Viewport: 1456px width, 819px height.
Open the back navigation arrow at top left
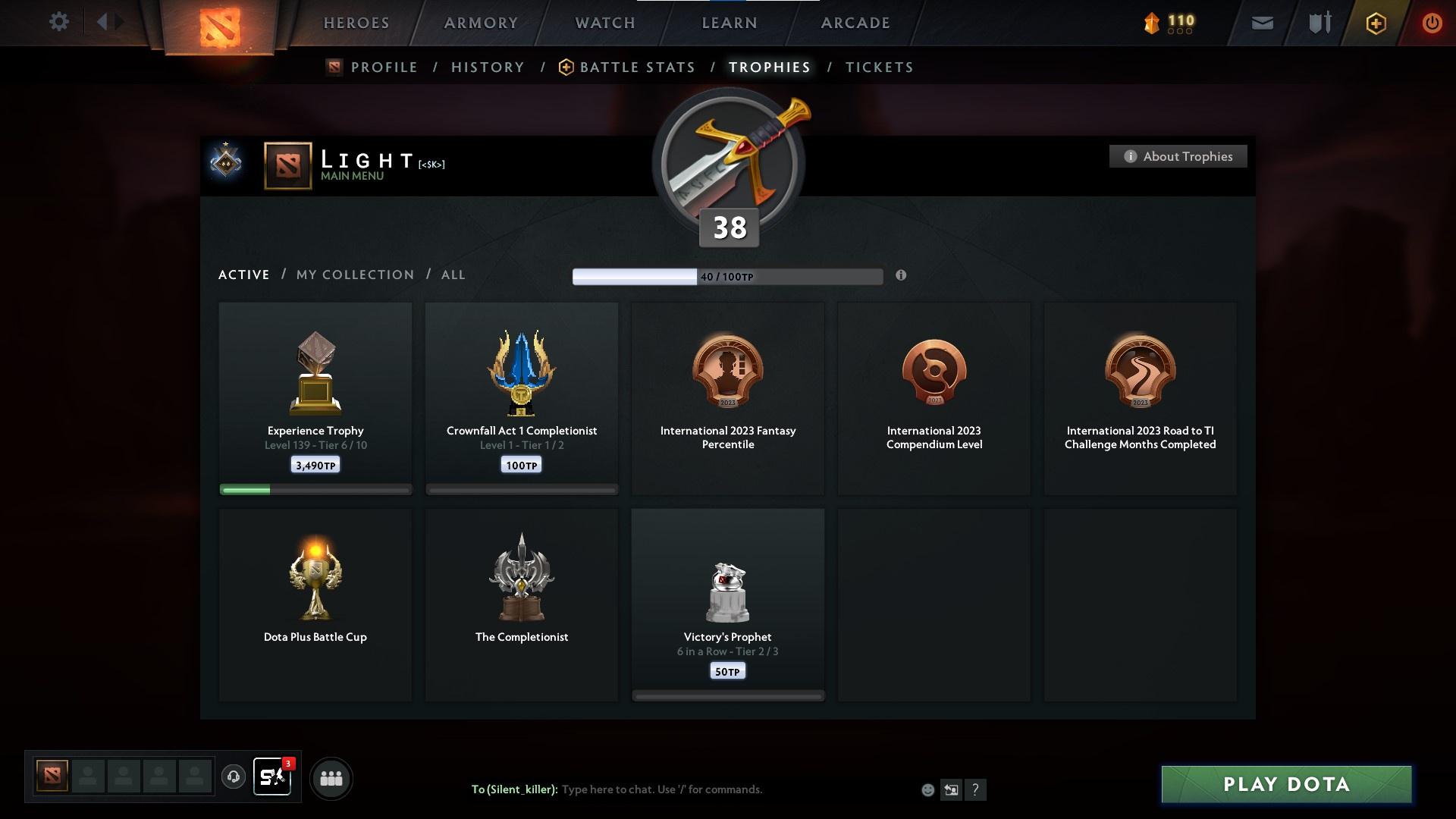pyautogui.click(x=104, y=22)
